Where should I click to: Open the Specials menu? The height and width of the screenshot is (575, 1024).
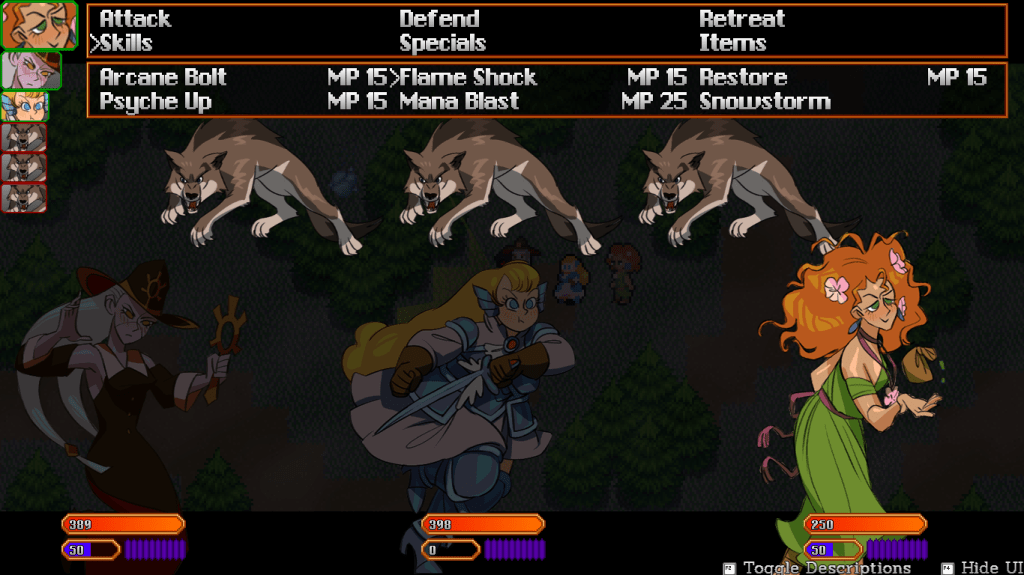pos(442,43)
